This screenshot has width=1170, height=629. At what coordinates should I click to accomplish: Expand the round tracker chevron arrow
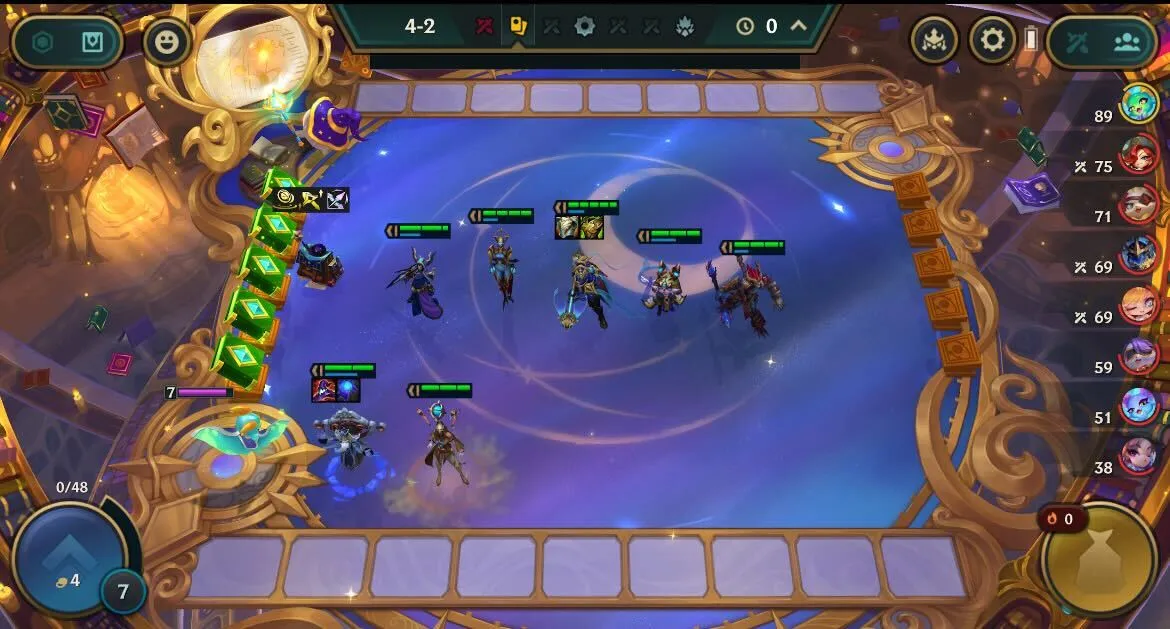[x=799, y=26]
